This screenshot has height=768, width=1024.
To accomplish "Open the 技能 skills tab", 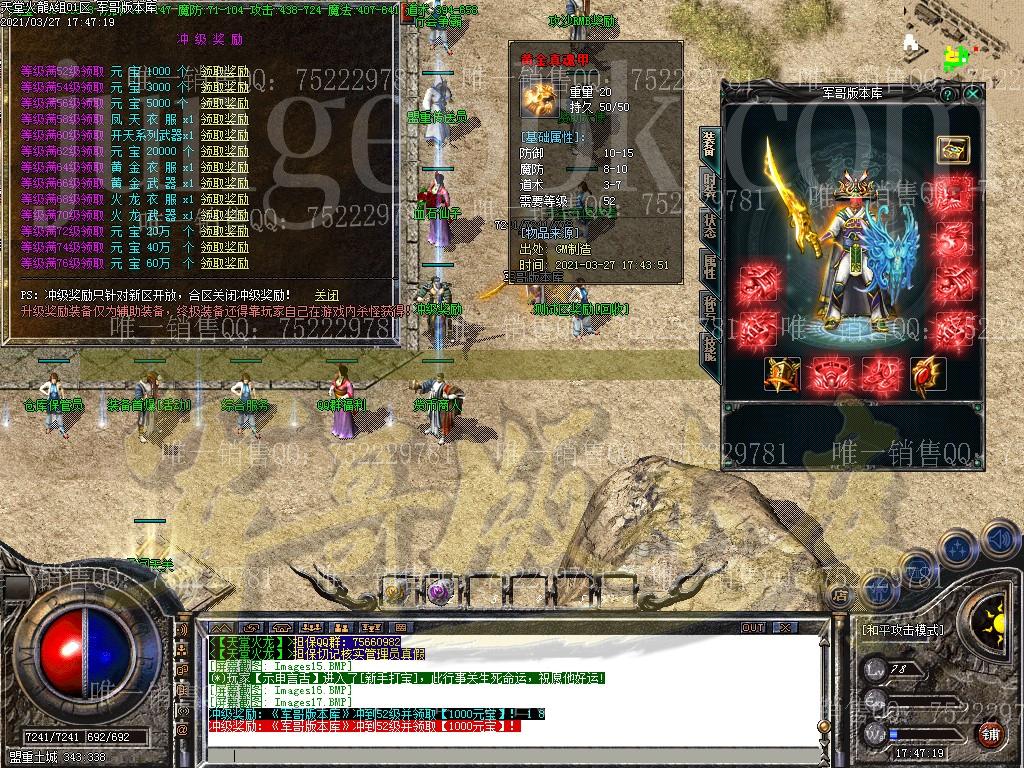I will [709, 347].
